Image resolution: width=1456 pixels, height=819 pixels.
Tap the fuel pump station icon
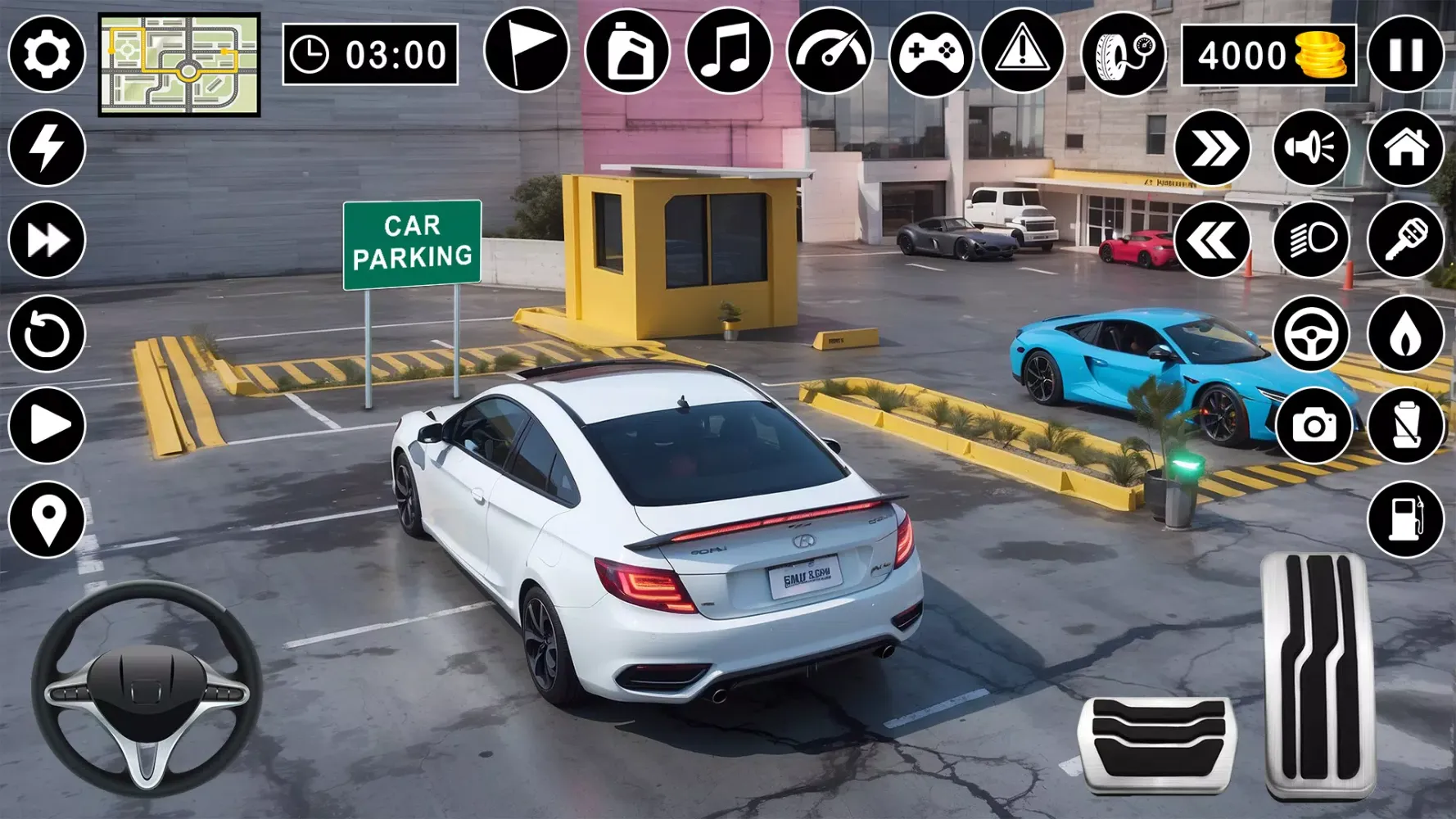point(1406,516)
